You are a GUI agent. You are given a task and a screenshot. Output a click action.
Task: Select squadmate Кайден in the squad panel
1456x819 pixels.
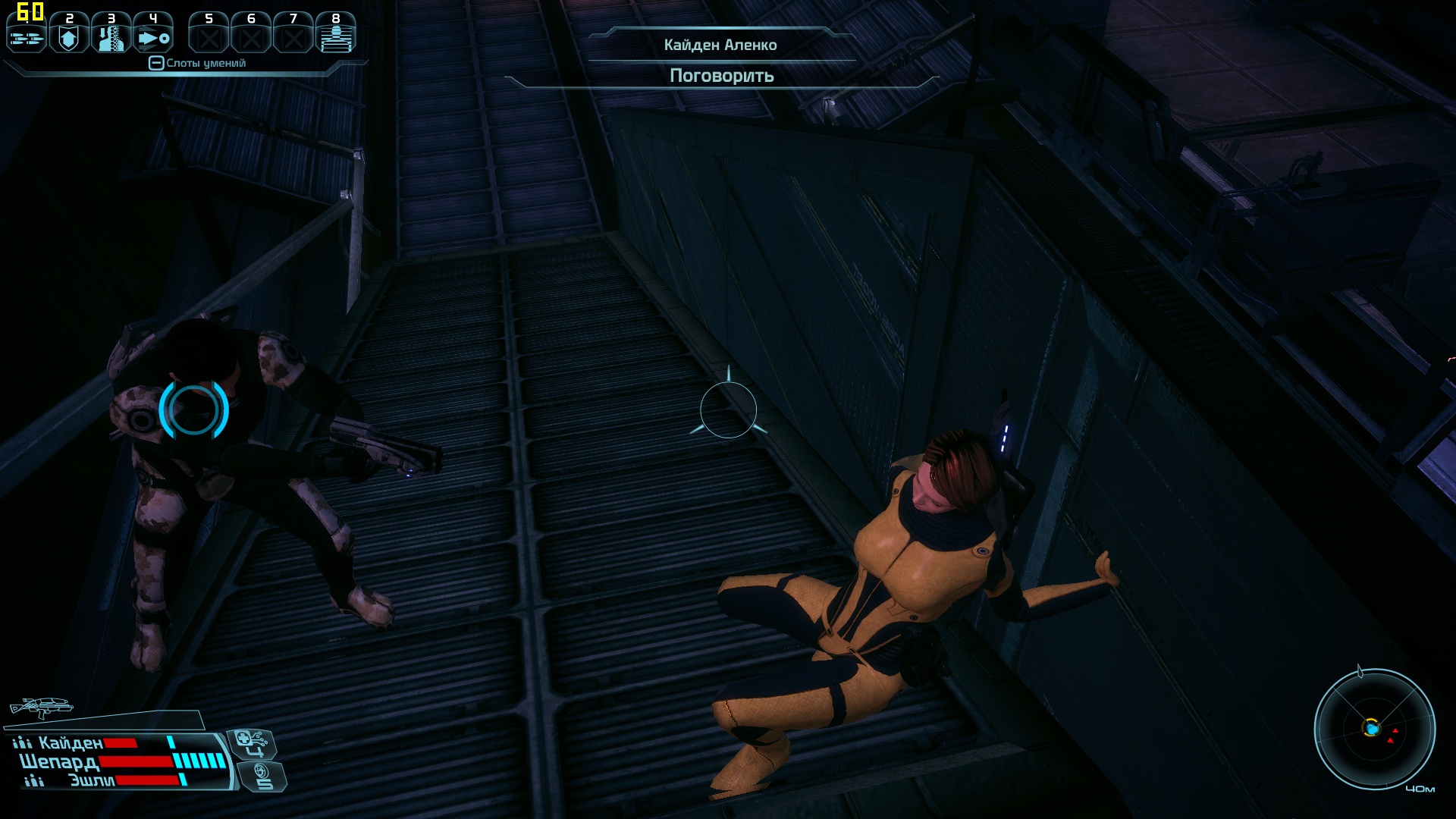[x=70, y=743]
